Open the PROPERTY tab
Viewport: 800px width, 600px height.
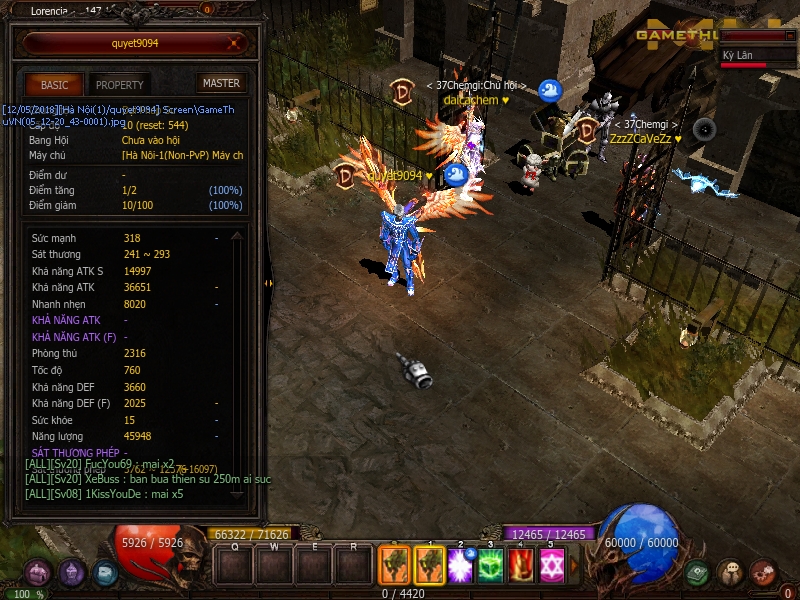(x=120, y=85)
